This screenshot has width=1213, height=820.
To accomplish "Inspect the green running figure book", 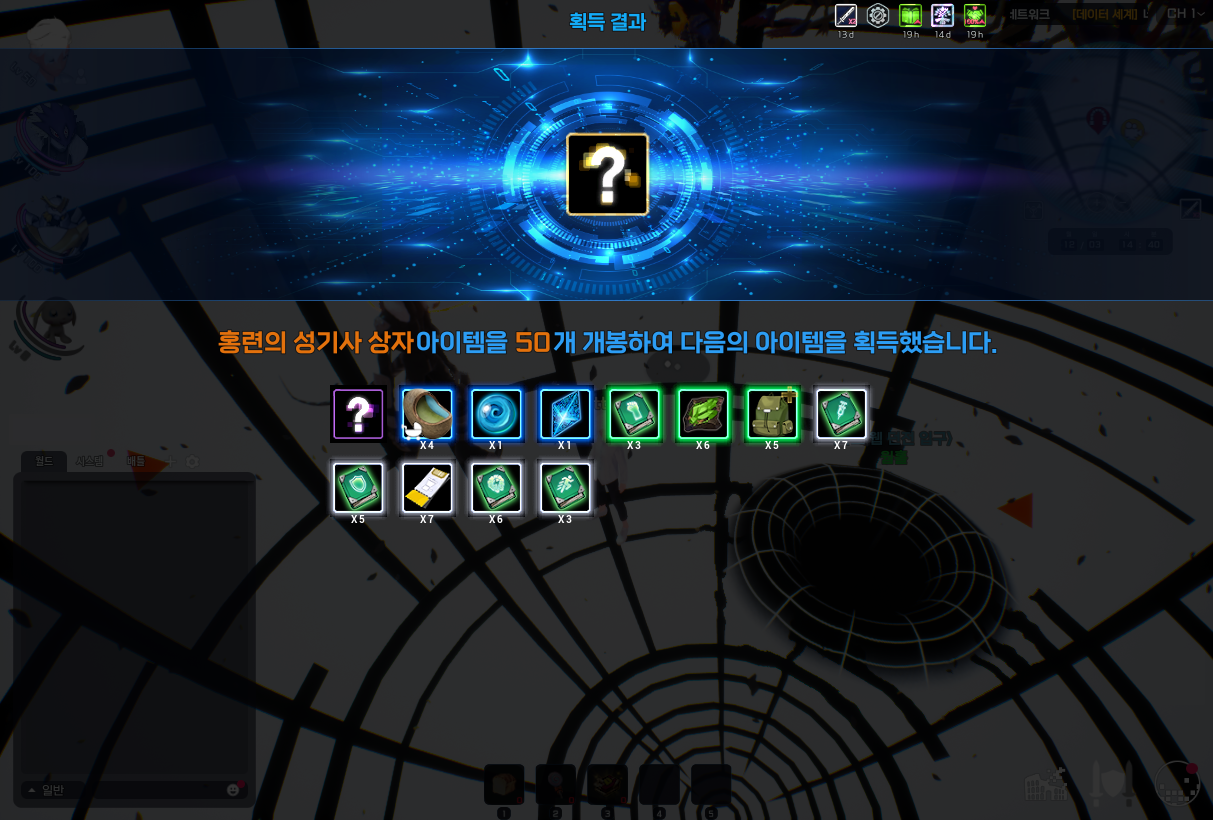I will (565, 488).
